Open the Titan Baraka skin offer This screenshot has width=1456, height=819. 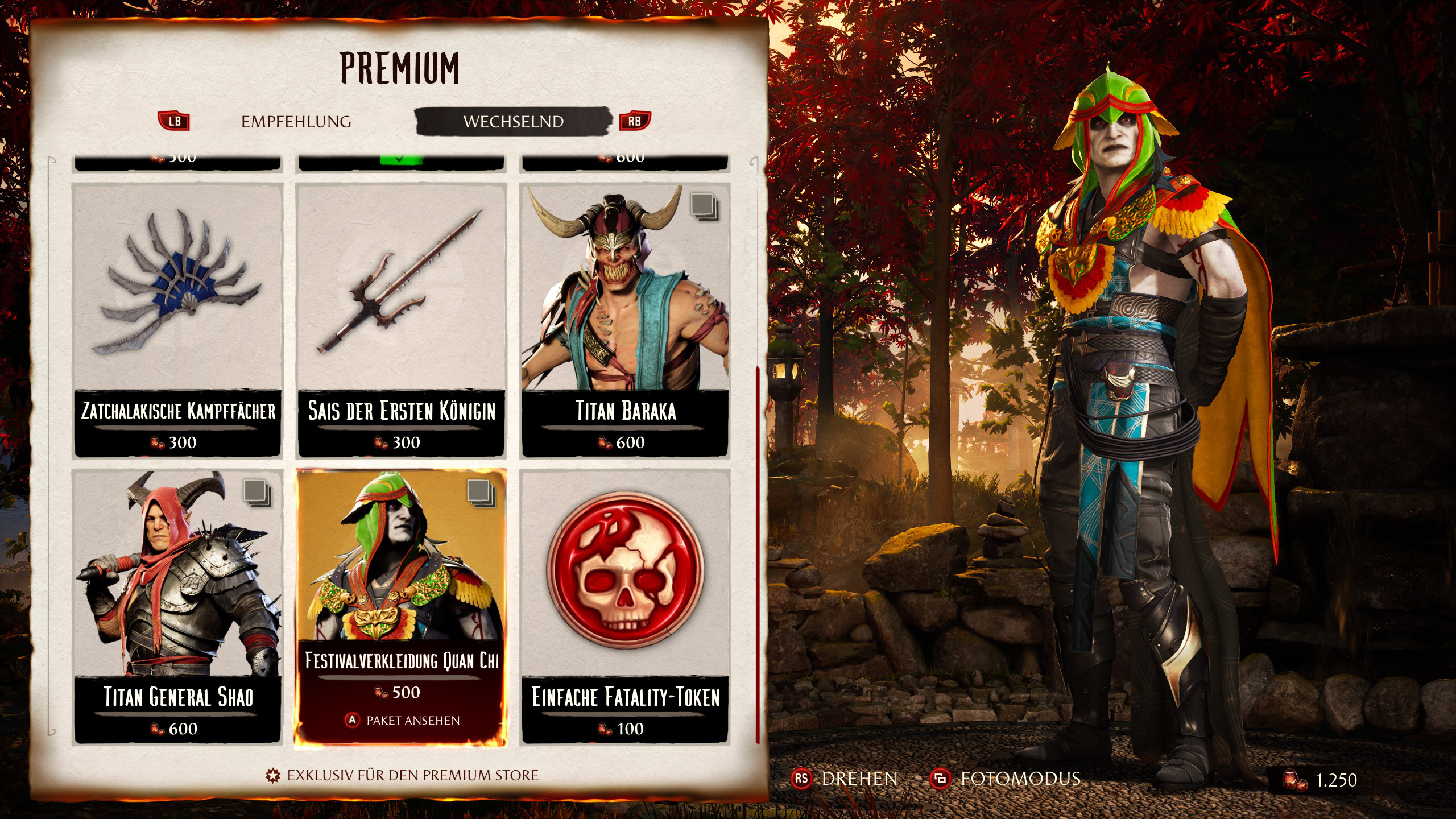tap(626, 320)
